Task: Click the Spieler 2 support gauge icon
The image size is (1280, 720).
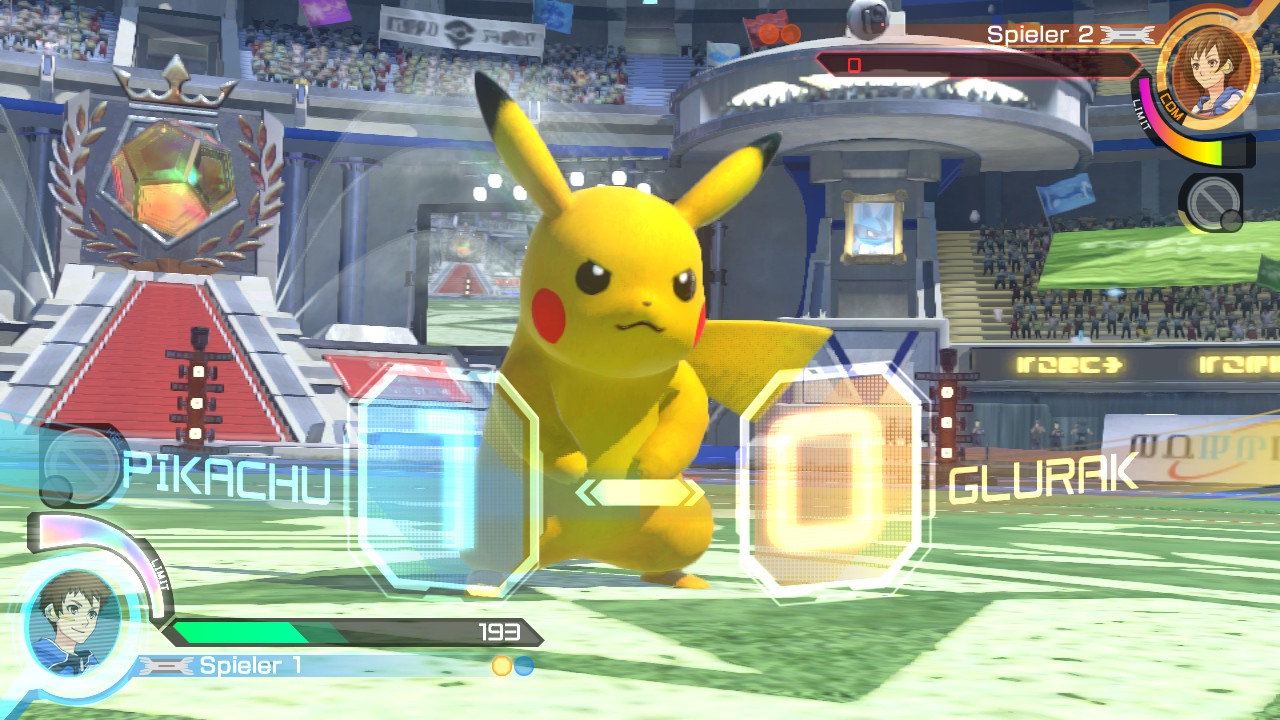Action: (1210, 205)
